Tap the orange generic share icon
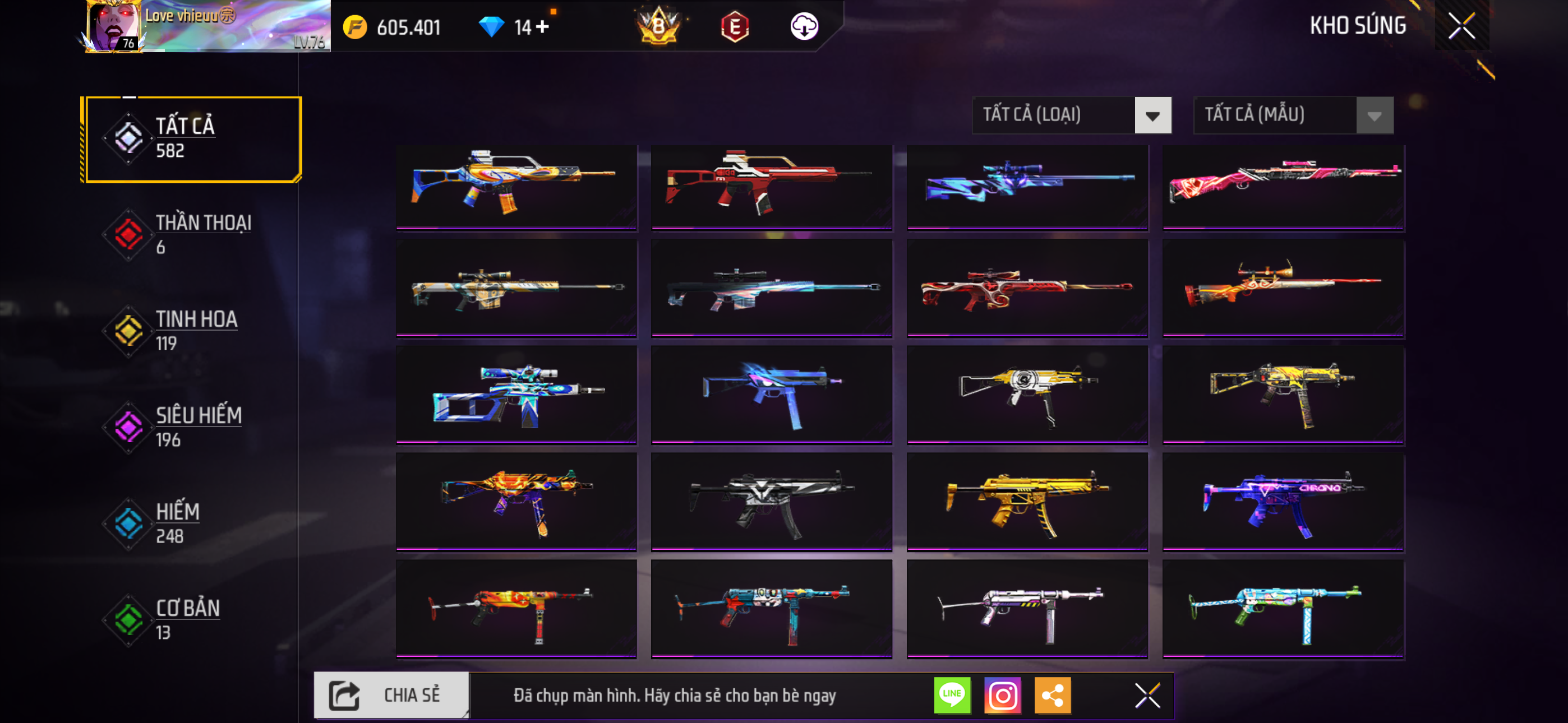This screenshot has height=723, width=1568. [x=1053, y=695]
